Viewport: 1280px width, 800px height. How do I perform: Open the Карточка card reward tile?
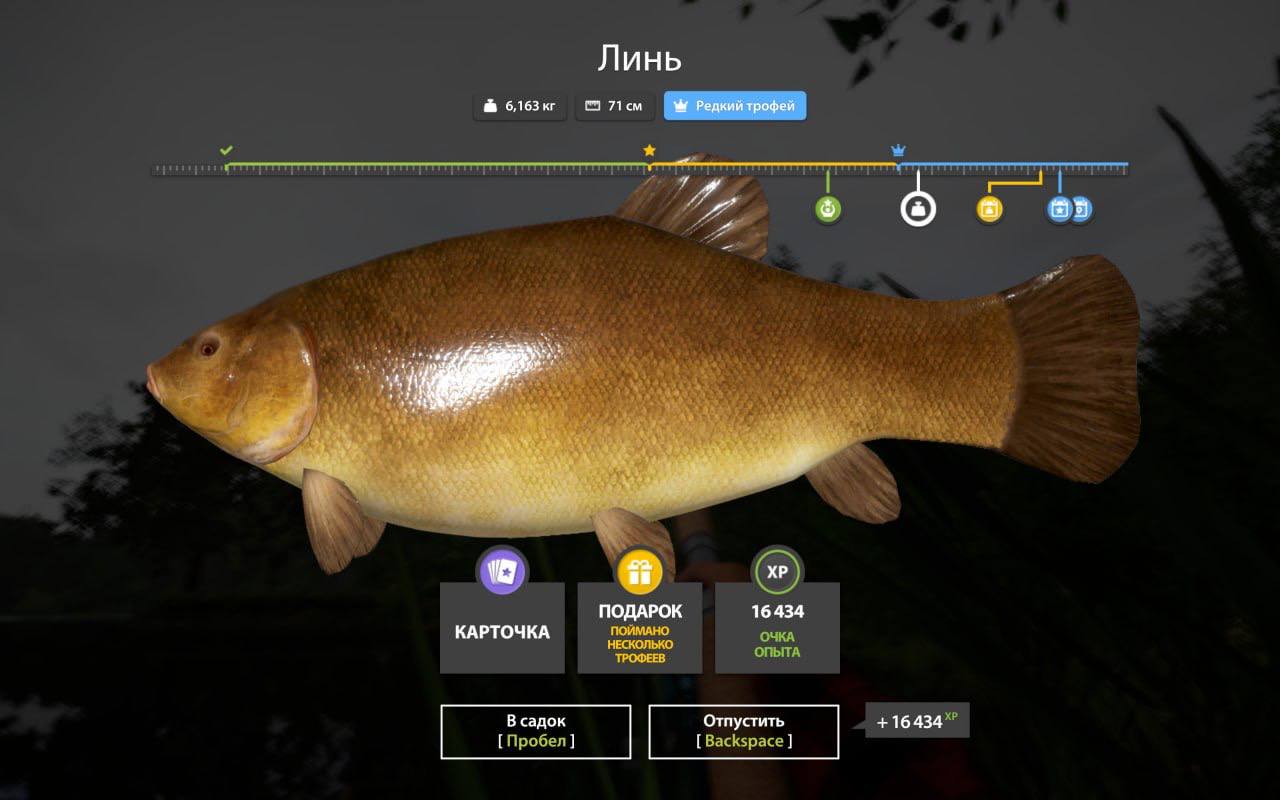coord(502,627)
